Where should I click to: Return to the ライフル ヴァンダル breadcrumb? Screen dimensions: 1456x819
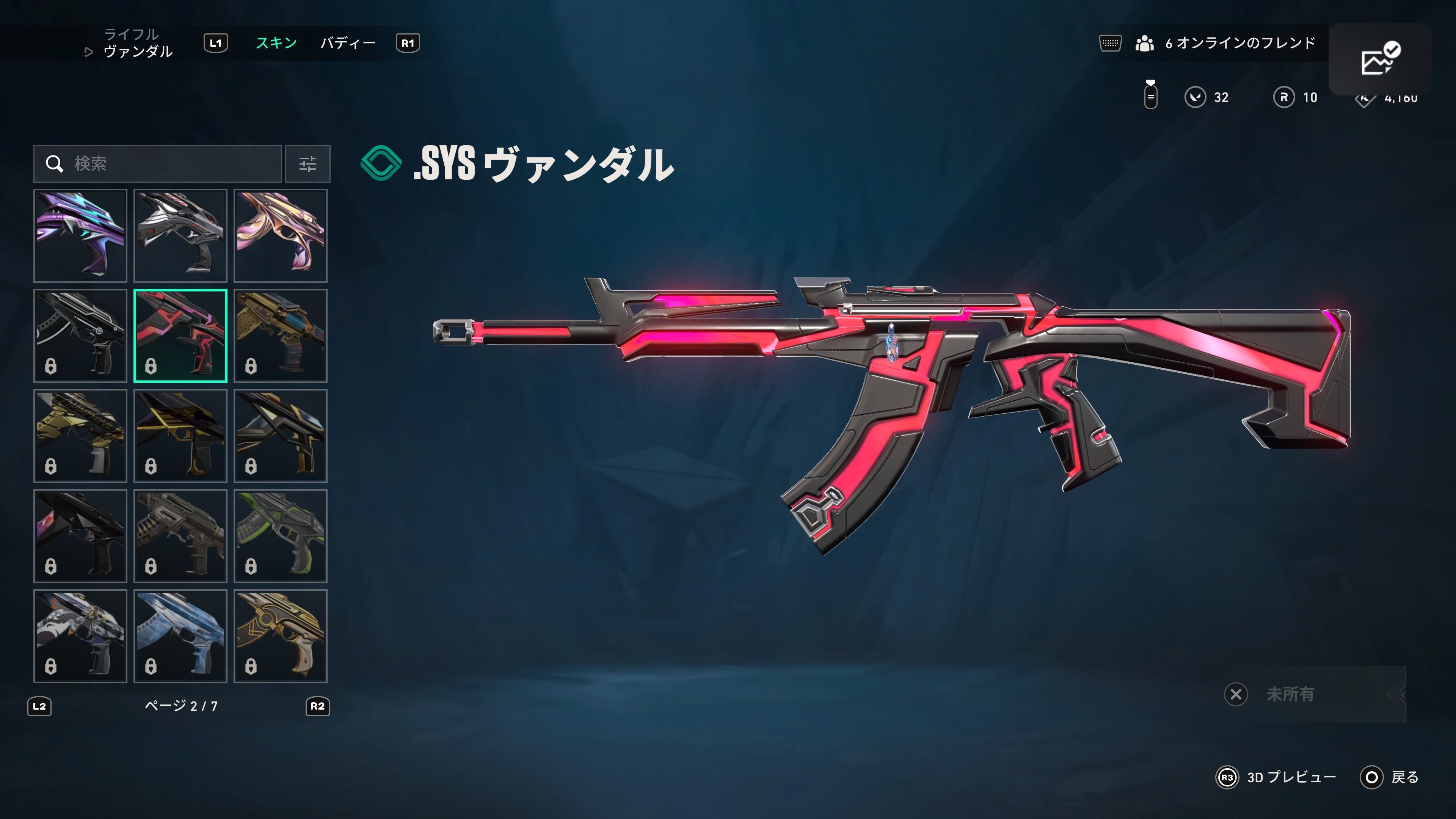[x=137, y=44]
